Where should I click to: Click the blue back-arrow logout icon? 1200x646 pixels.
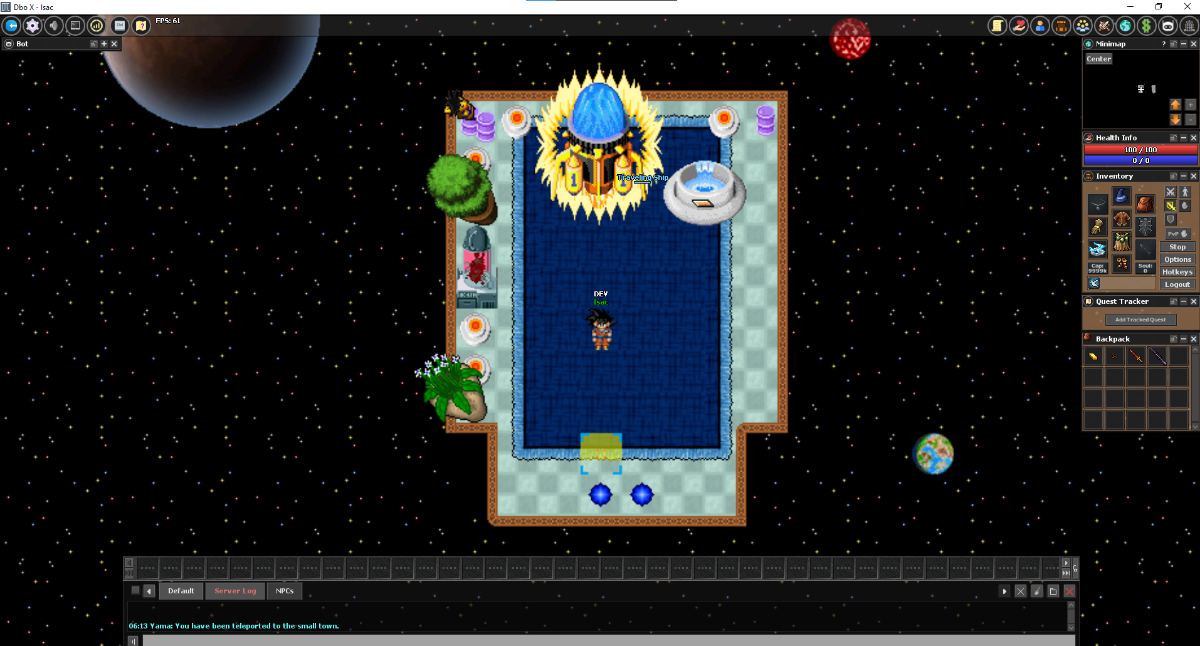coord(12,25)
